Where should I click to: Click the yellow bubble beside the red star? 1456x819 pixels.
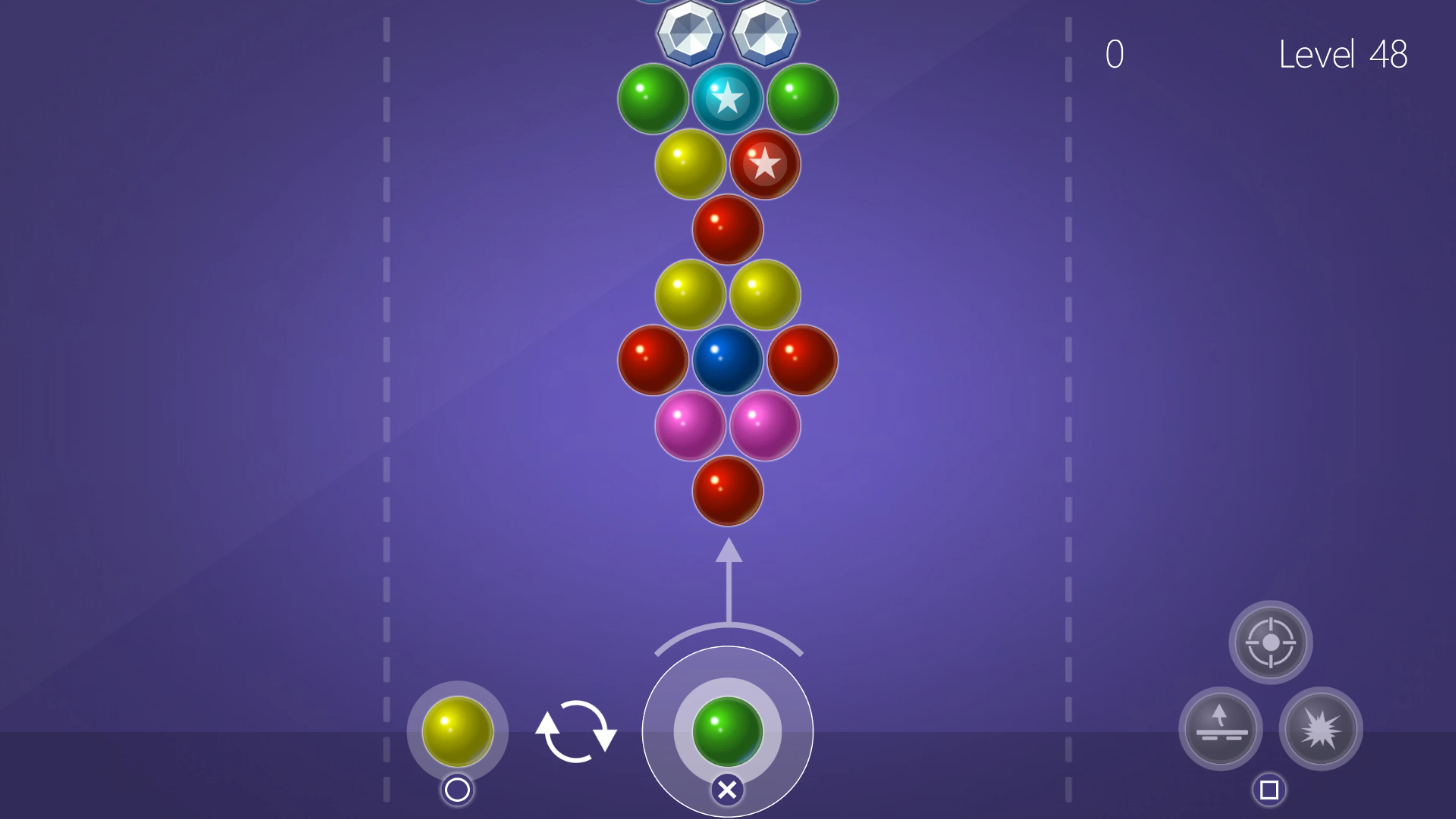pyautogui.click(x=691, y=164)
